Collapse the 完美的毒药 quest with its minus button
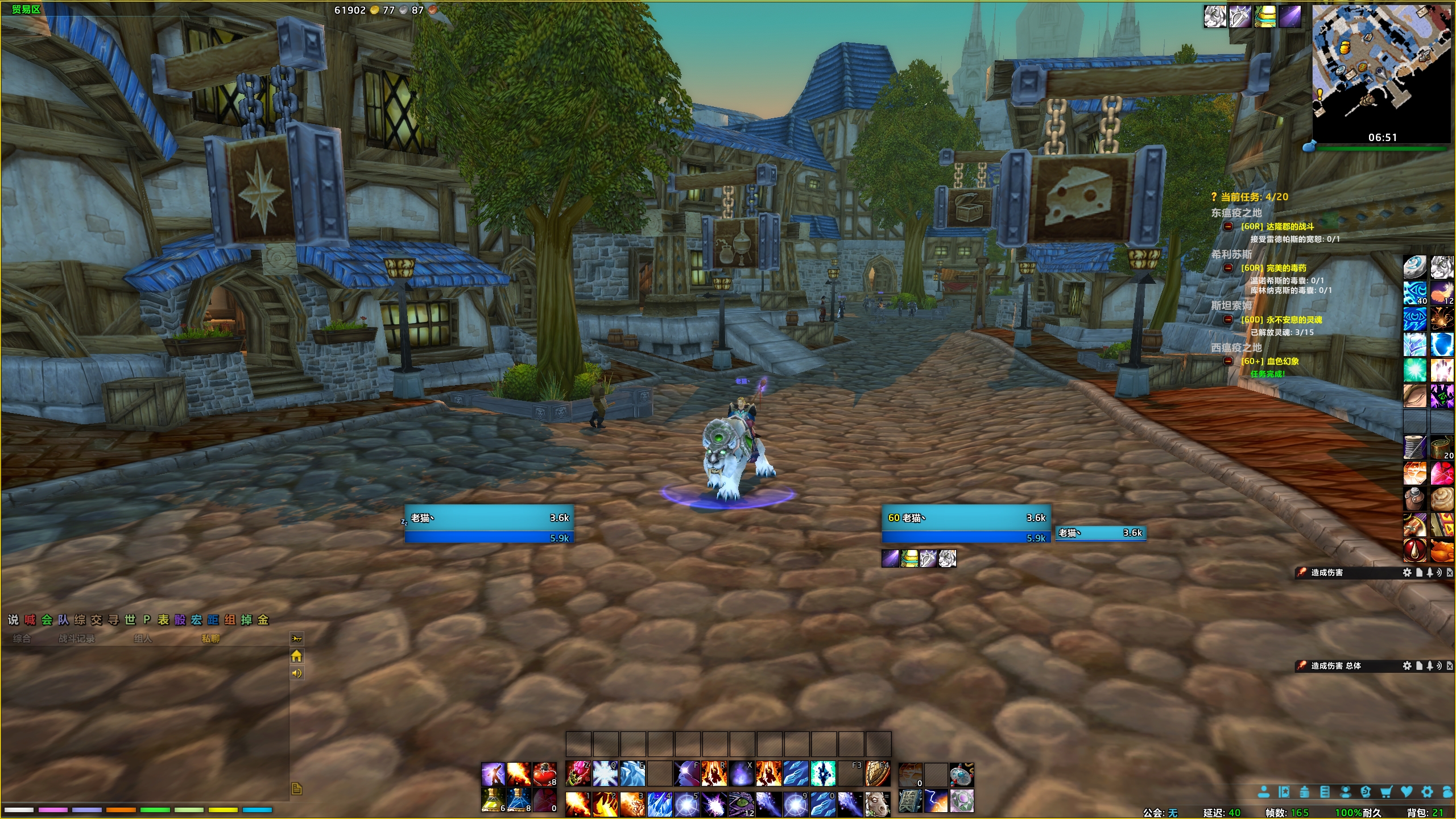 [x=1228, y=268]
